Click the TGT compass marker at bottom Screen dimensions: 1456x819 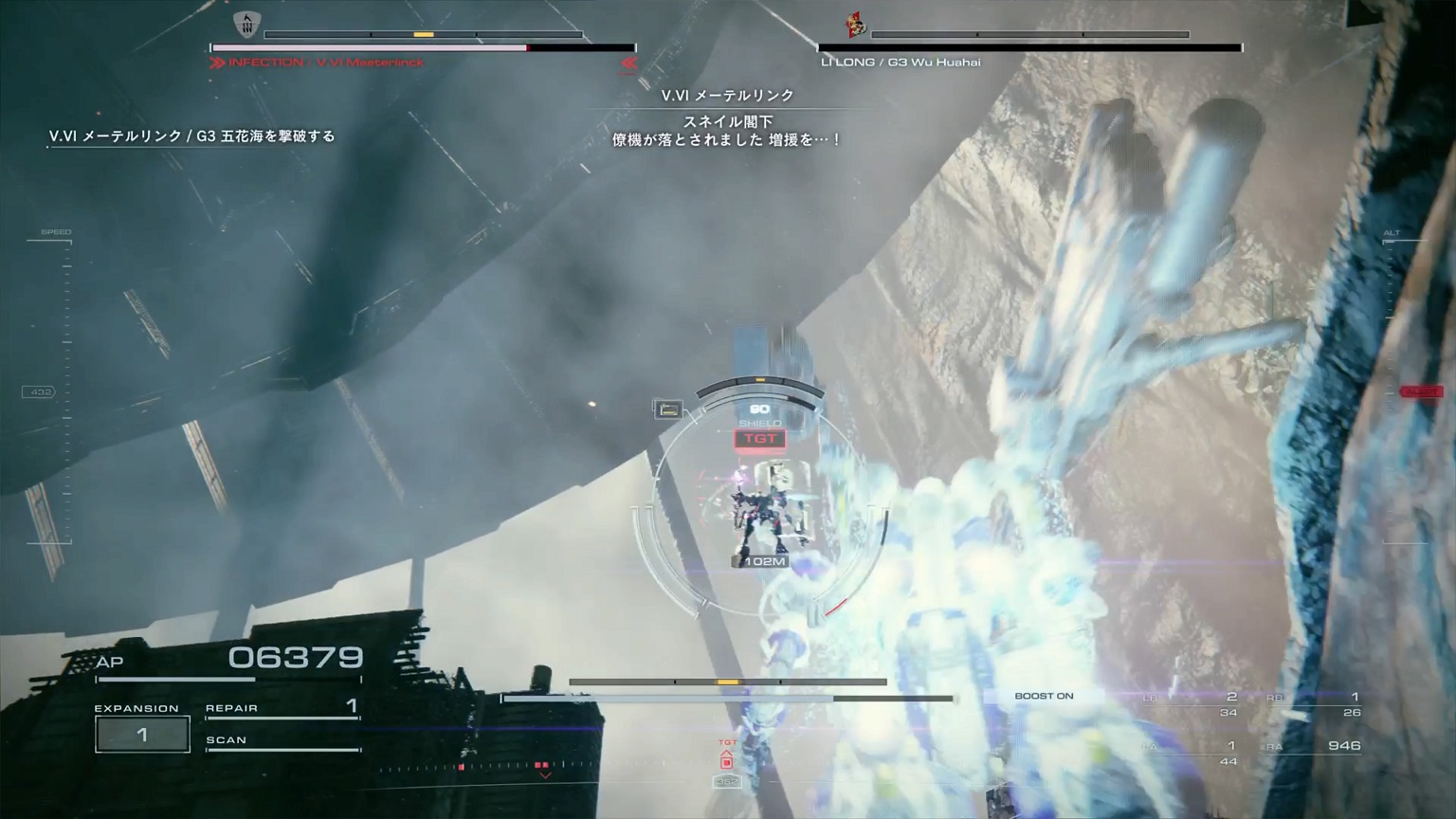(727, 756)
